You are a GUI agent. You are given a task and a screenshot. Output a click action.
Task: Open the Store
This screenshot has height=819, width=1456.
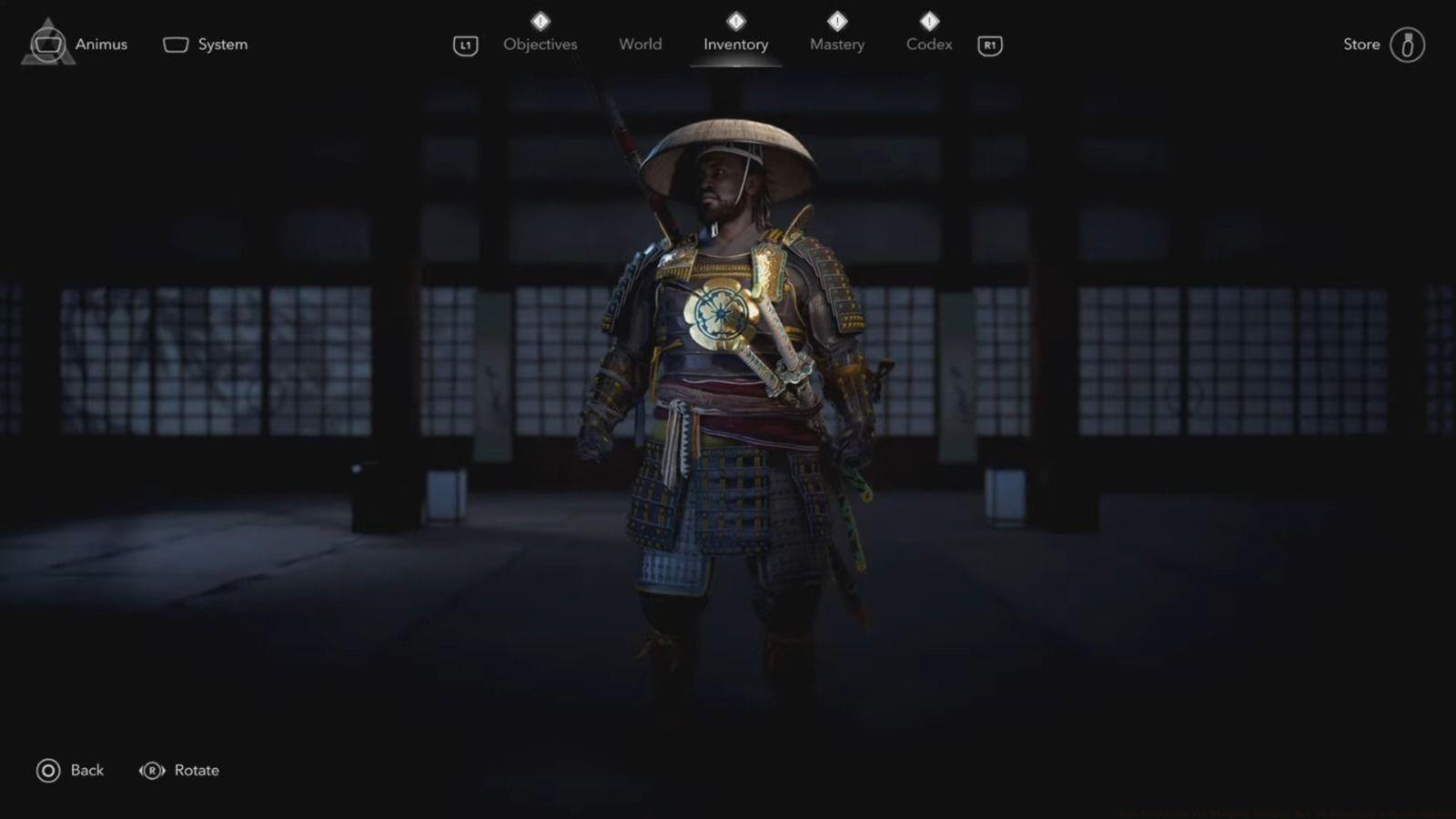click(1362, 44)
